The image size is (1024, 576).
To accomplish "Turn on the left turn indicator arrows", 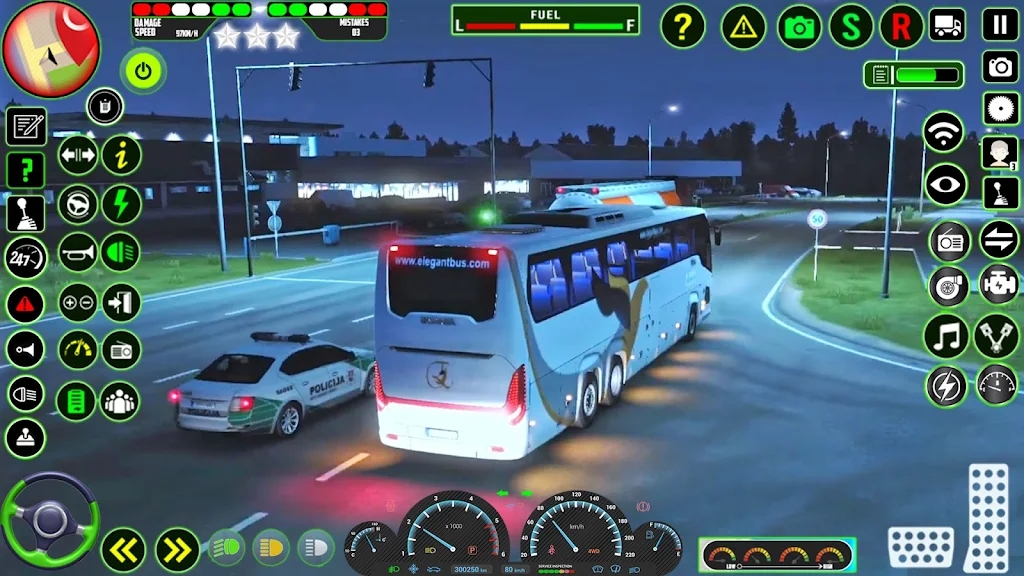I will [123, 549].
